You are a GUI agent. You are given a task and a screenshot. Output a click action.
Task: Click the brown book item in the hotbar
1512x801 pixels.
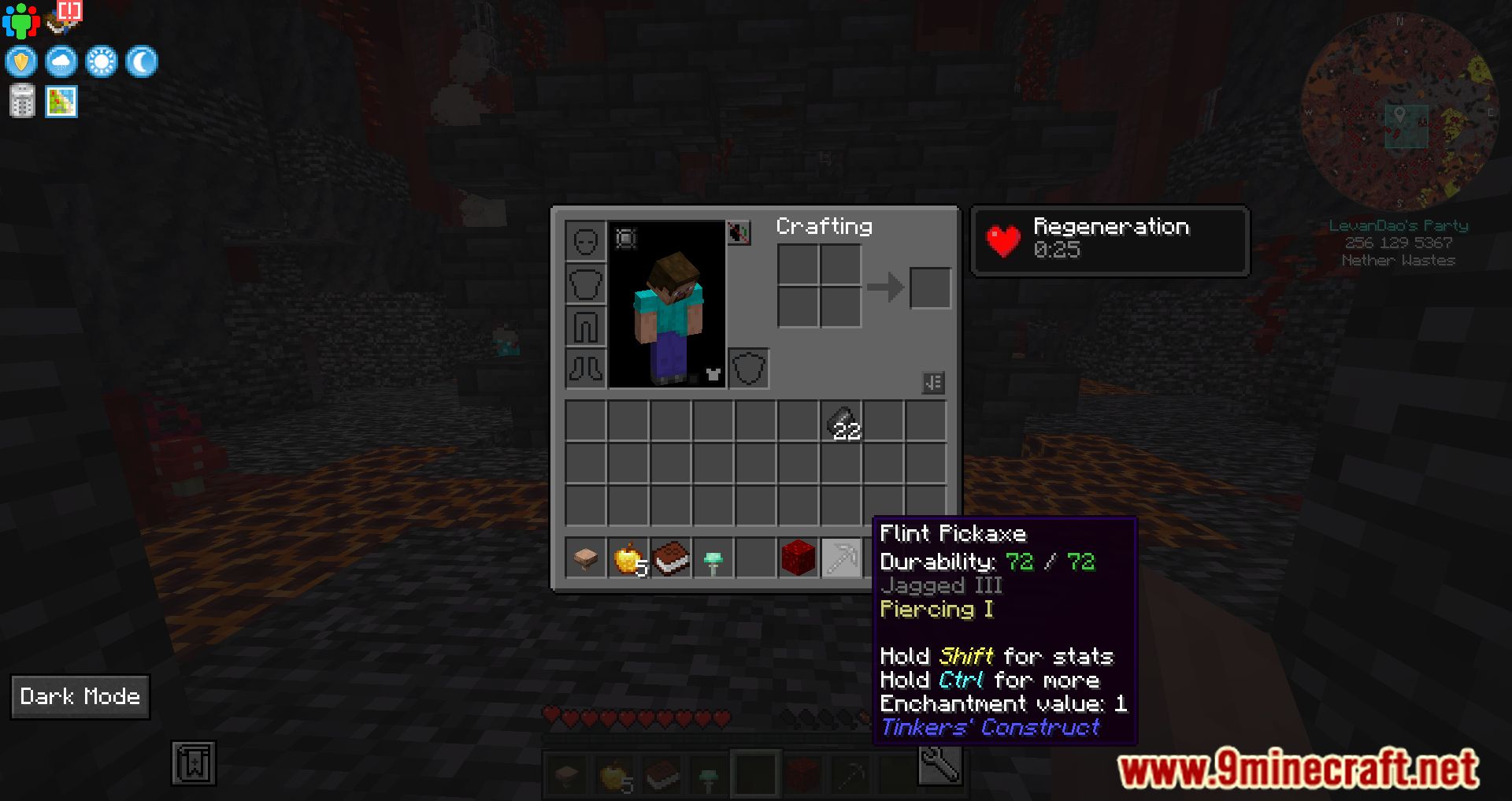670,559
